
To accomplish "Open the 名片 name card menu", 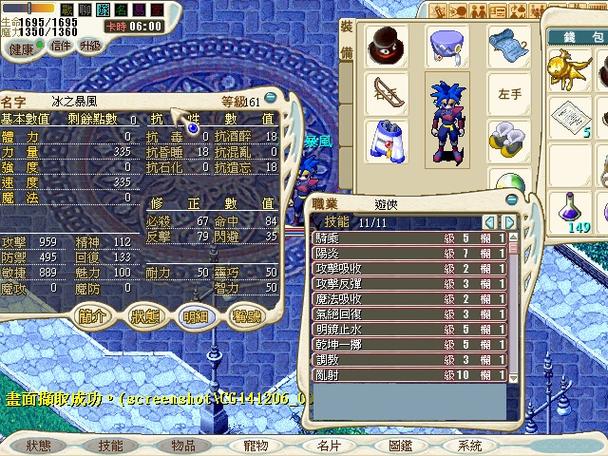I will pos(328,445).
